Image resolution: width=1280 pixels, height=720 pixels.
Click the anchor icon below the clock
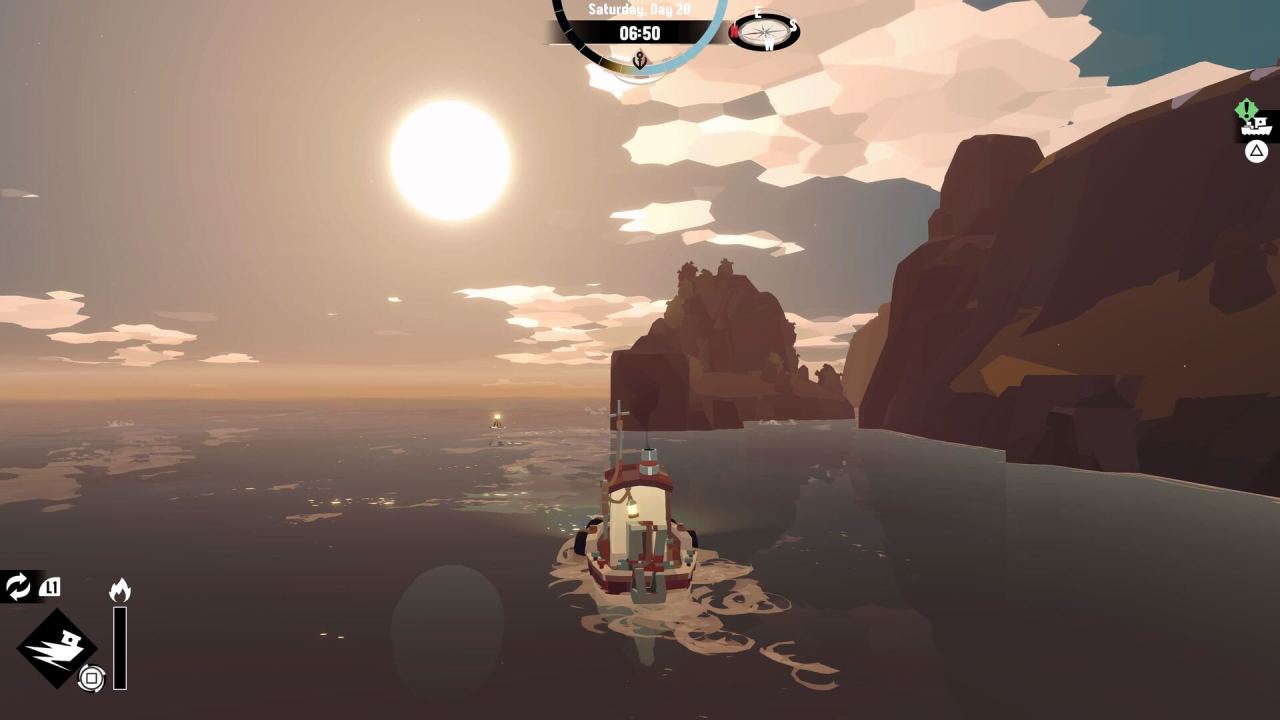tap(639, 58)
